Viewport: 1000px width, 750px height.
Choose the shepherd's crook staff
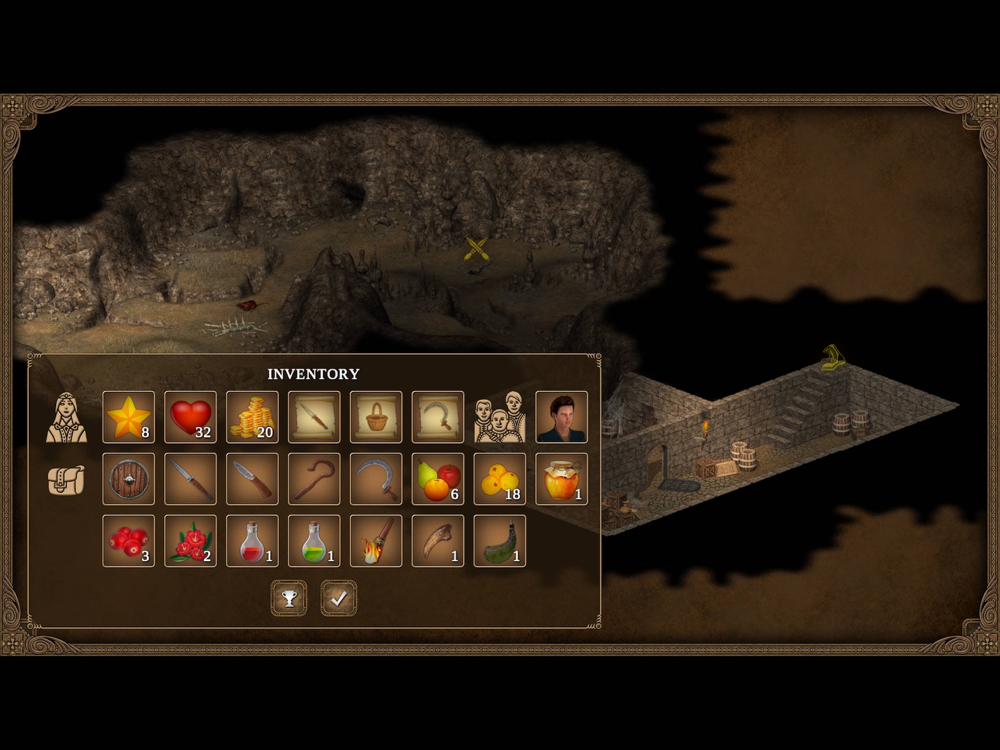[315, 479]
